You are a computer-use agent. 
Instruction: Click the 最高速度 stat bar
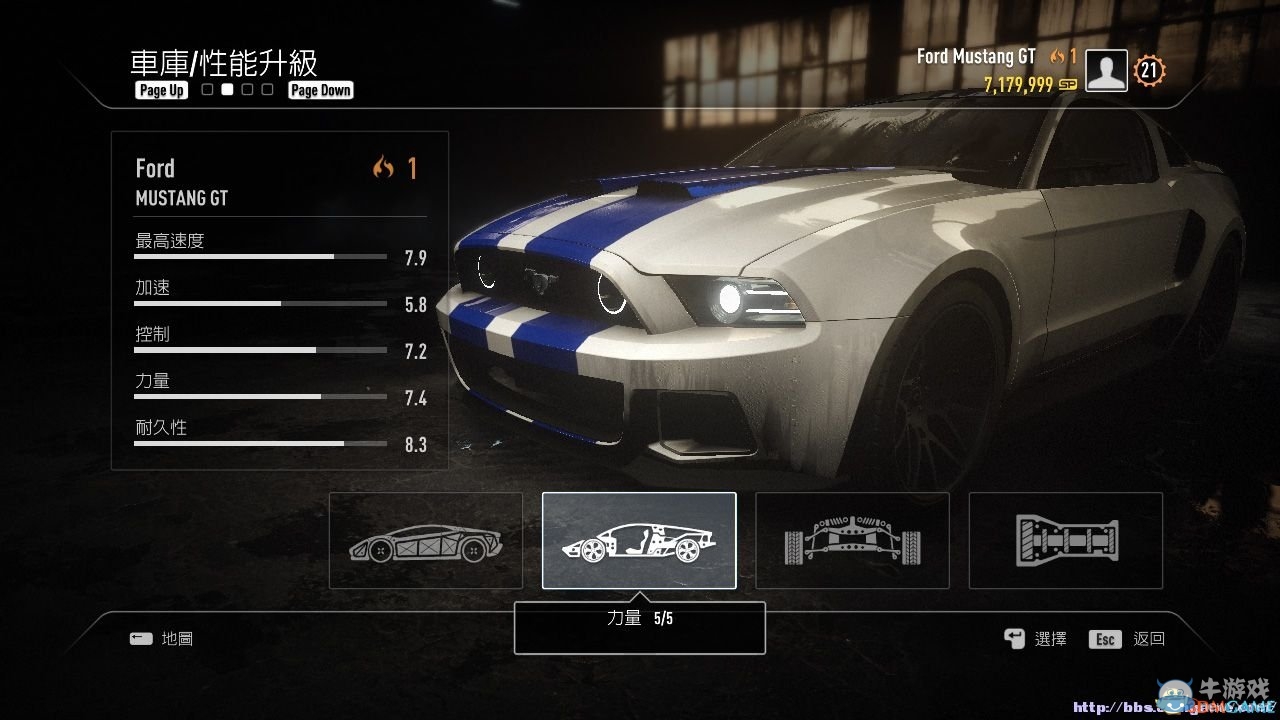click(x=259, y=255)
